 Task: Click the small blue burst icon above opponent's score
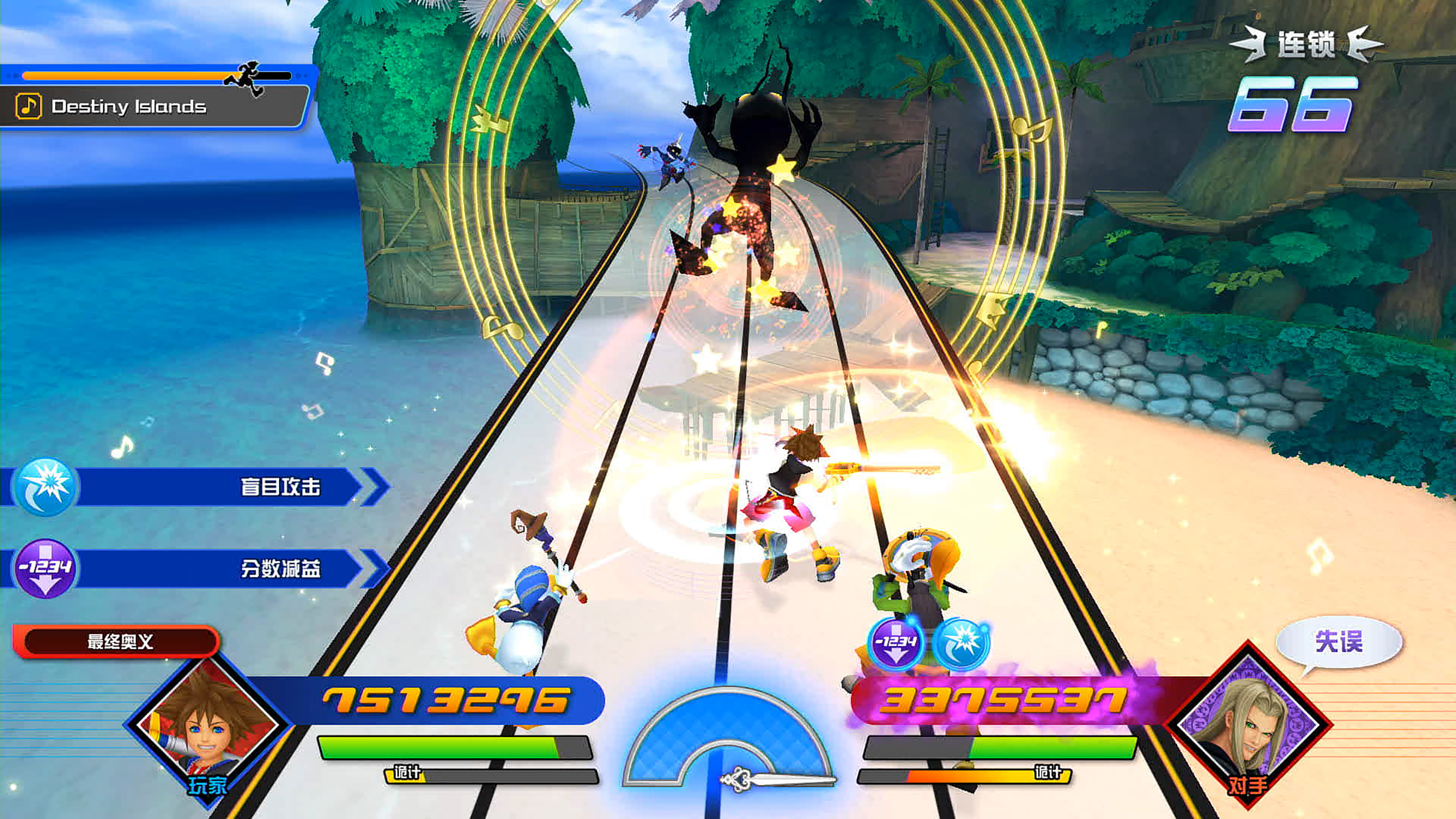[961, 643]
